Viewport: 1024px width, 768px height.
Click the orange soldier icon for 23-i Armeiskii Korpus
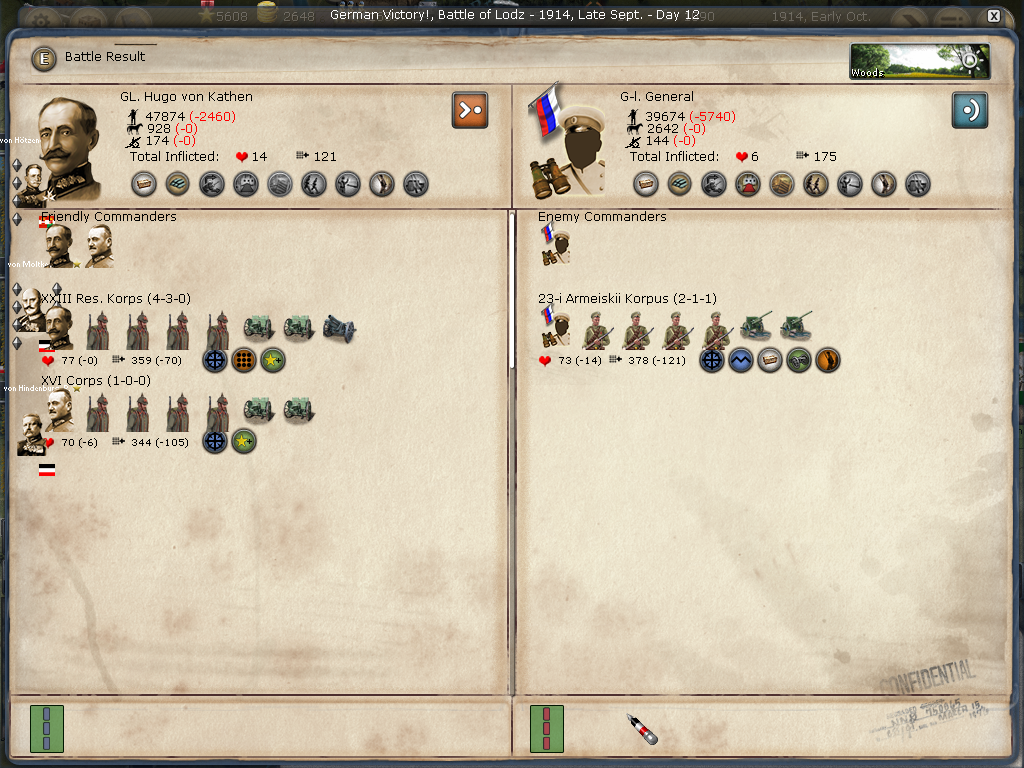(828, 360)
